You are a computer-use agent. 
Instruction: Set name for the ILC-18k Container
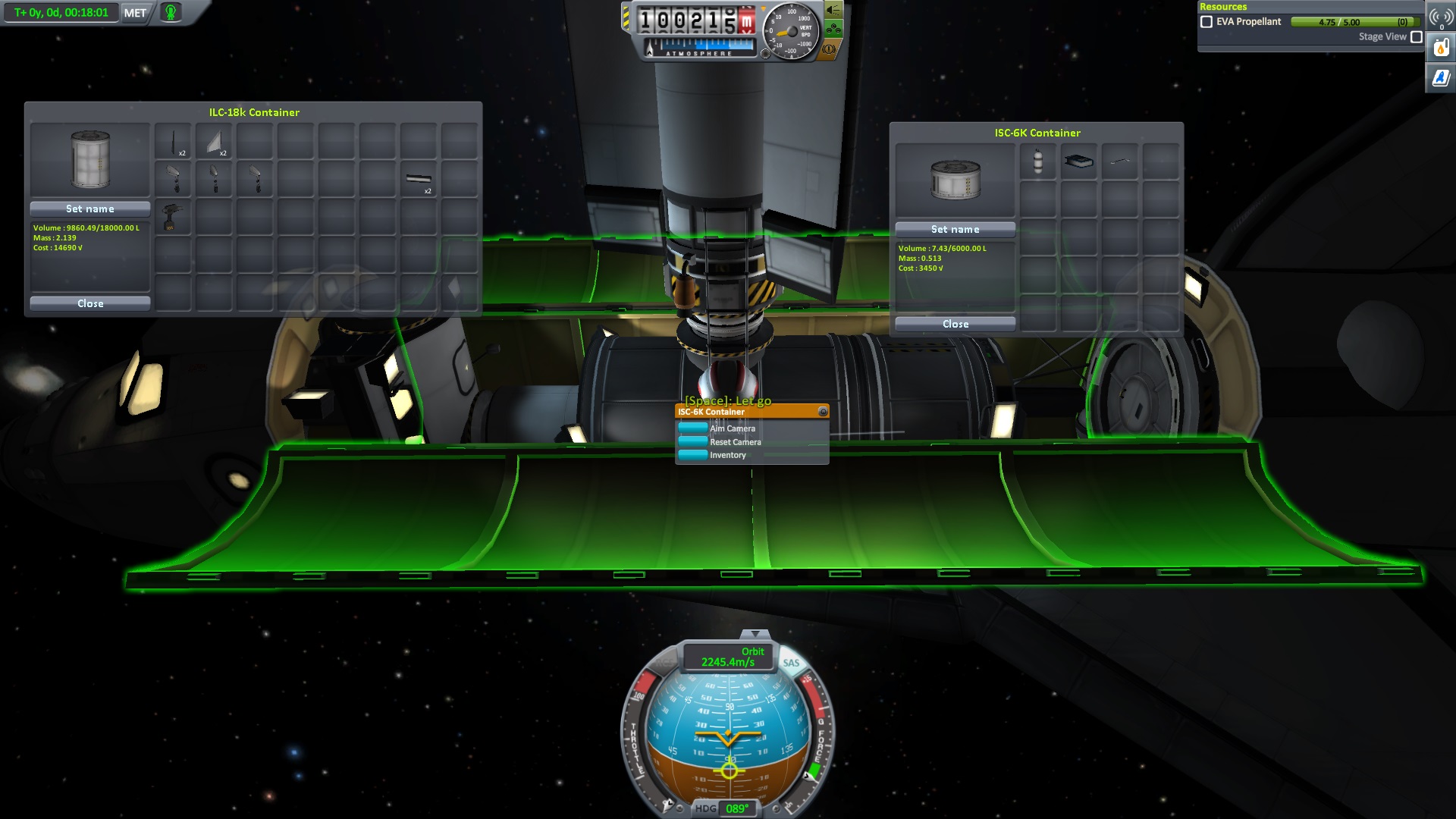coord(90,209)
